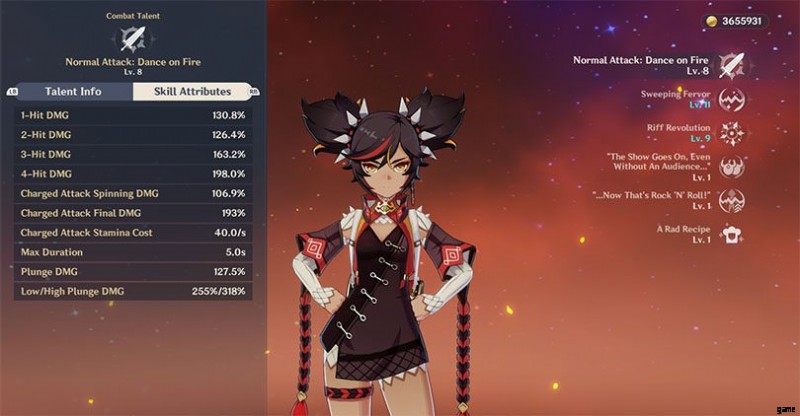Image resolution: width=800 pixels, height=416 pixels.
Task: Select the Skill Attributes tab
Action: [191, 92]
